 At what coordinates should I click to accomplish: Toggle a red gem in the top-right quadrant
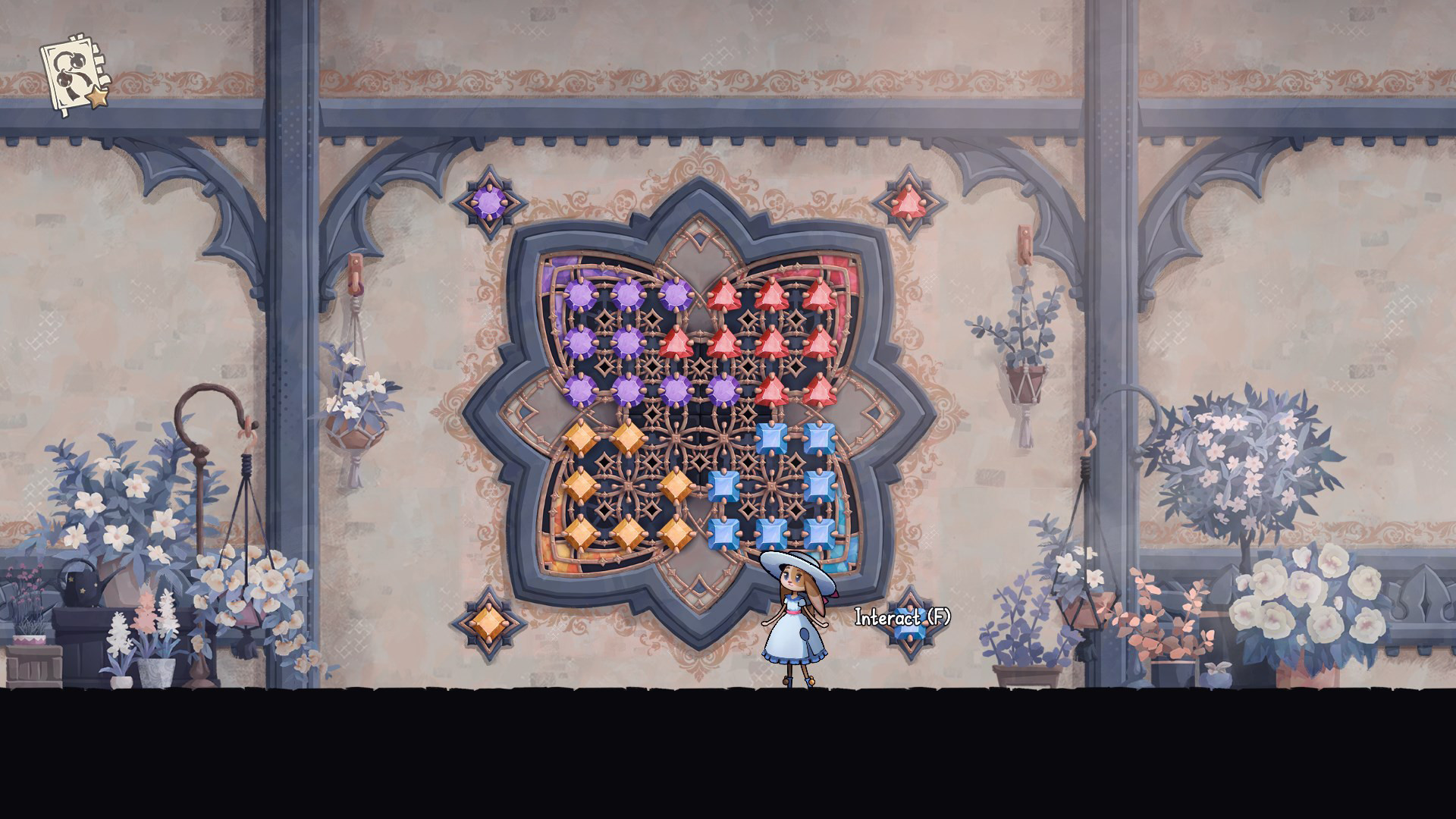click(773, 294)
